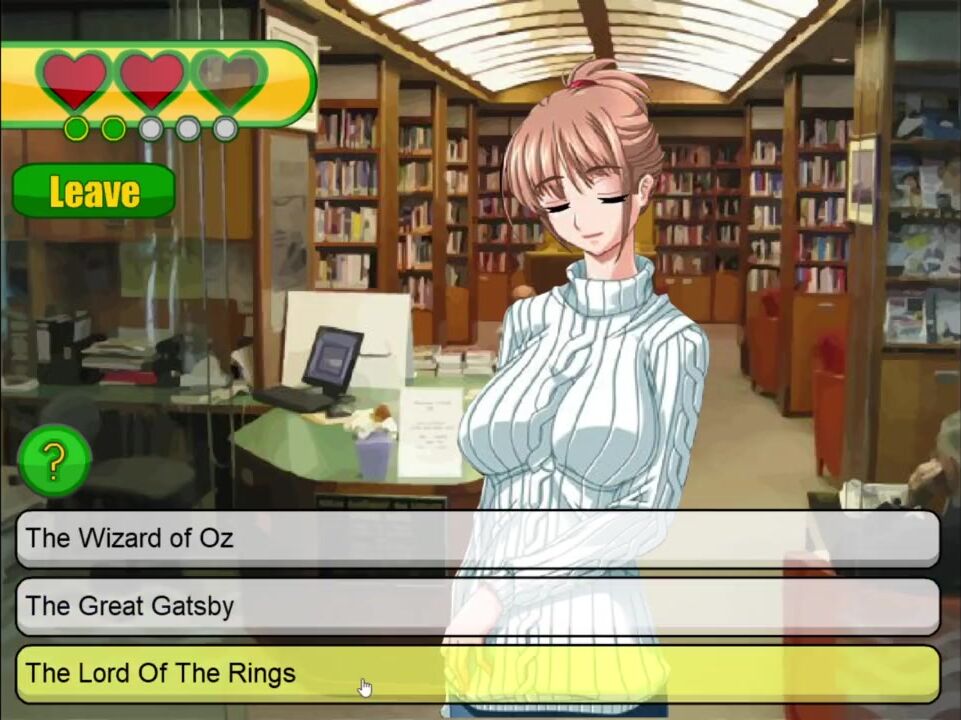Pick The Lord Of The Rings option
The height and width of the screenshot is (720, 961).
point(477,673)
